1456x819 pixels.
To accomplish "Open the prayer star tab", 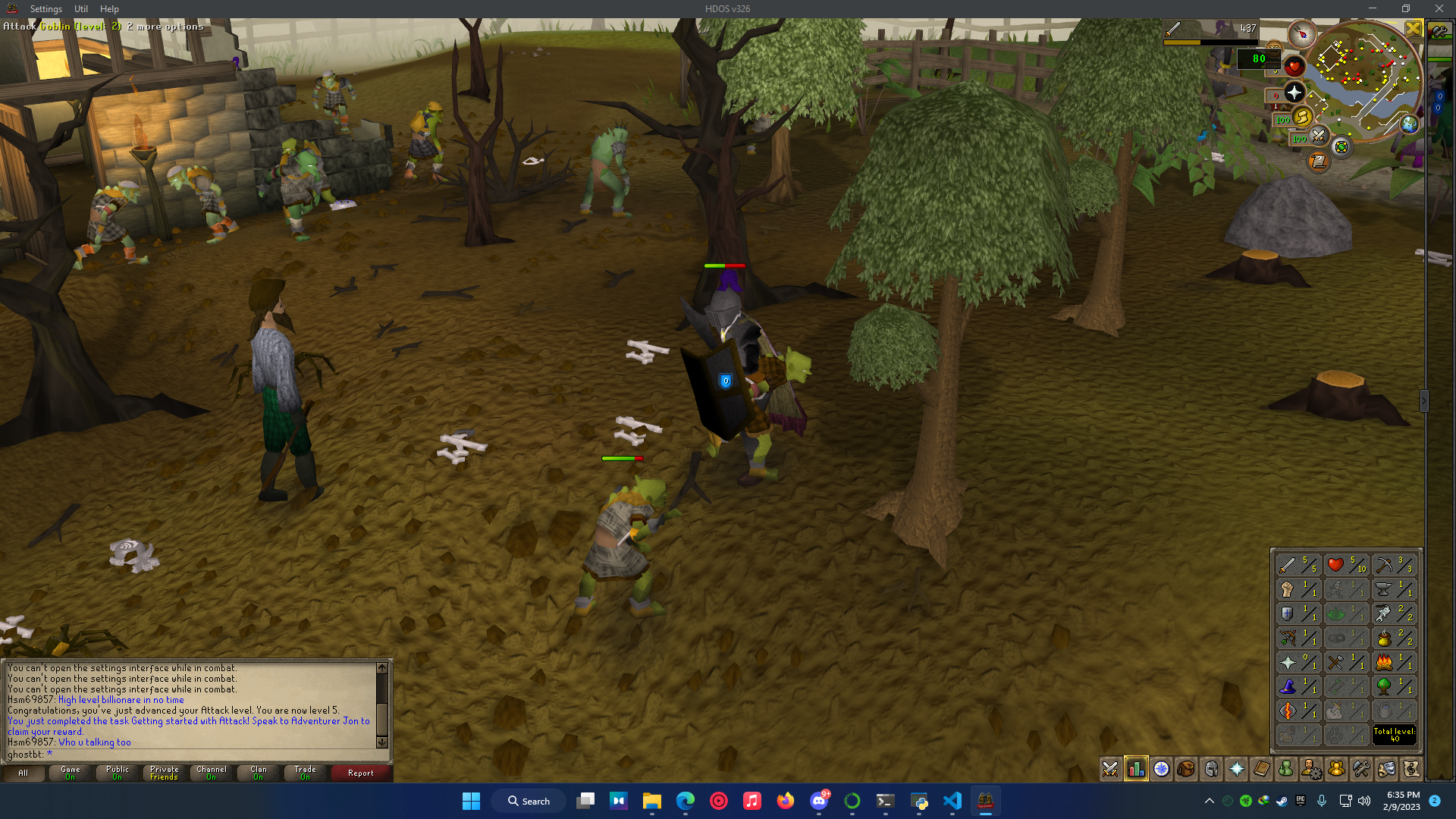I will pyautogui.click(x=1236, y=769).
